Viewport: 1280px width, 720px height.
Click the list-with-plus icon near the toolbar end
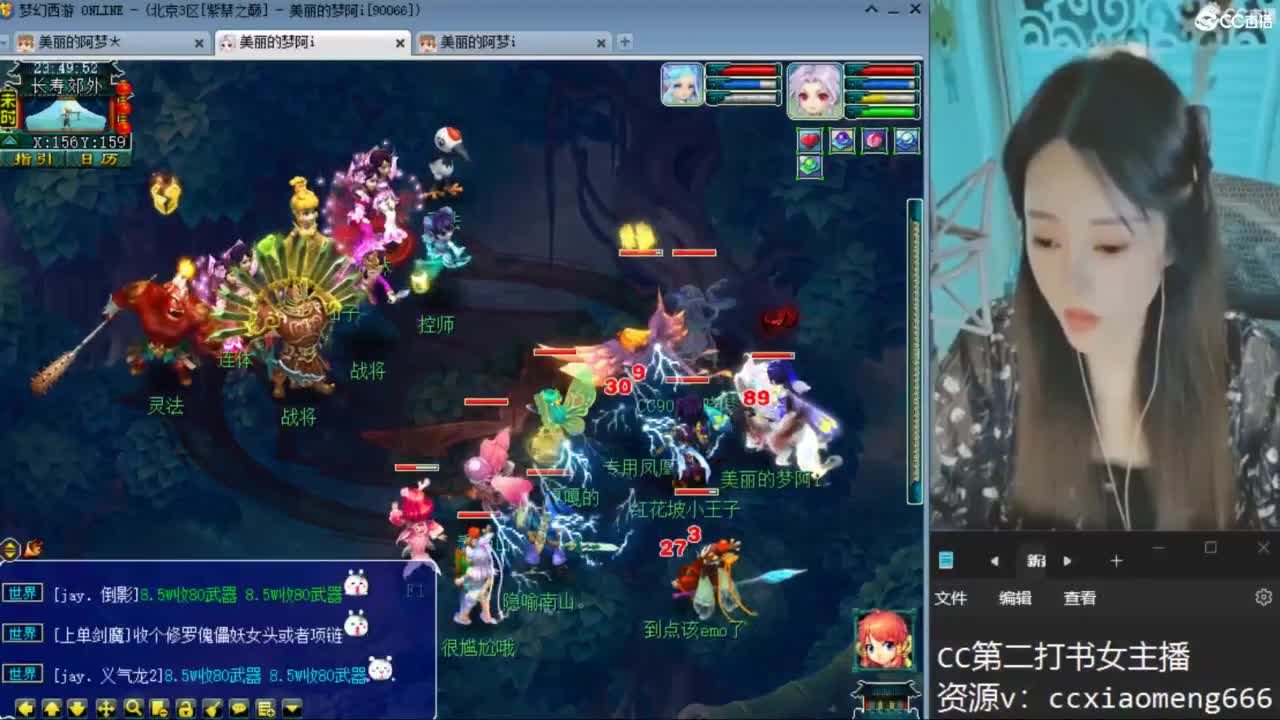coord(265,707)
